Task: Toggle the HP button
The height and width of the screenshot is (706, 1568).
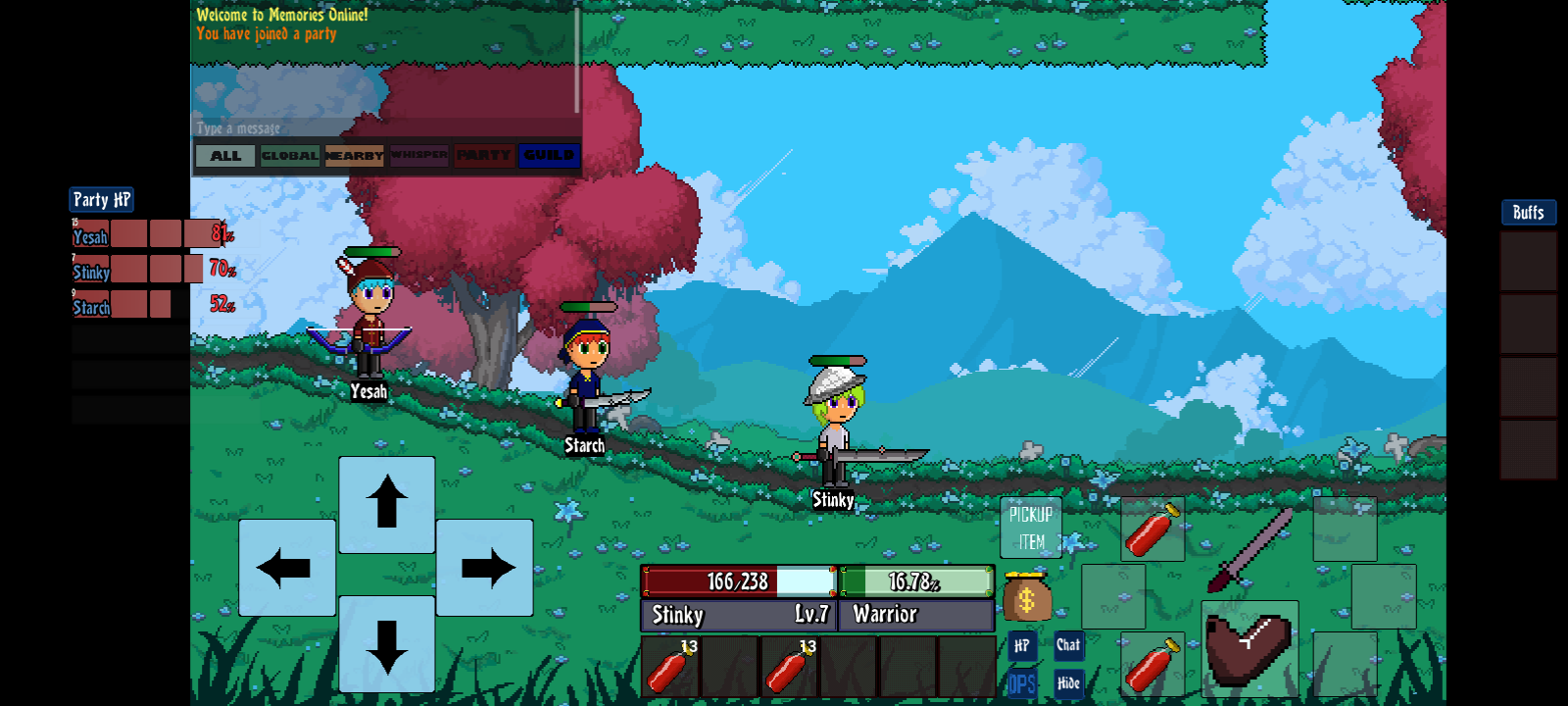Action: tap(1021, 645)
